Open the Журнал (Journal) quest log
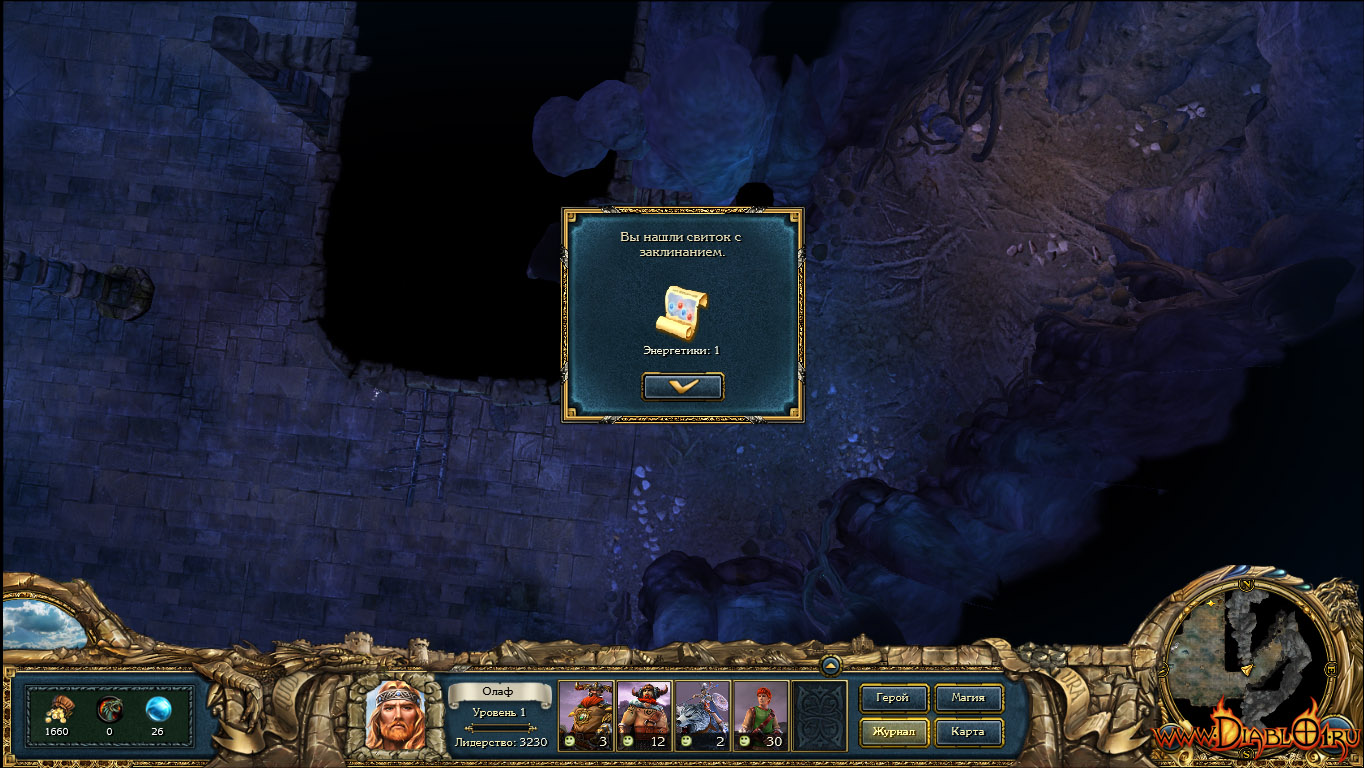 [x=893, y=732]
